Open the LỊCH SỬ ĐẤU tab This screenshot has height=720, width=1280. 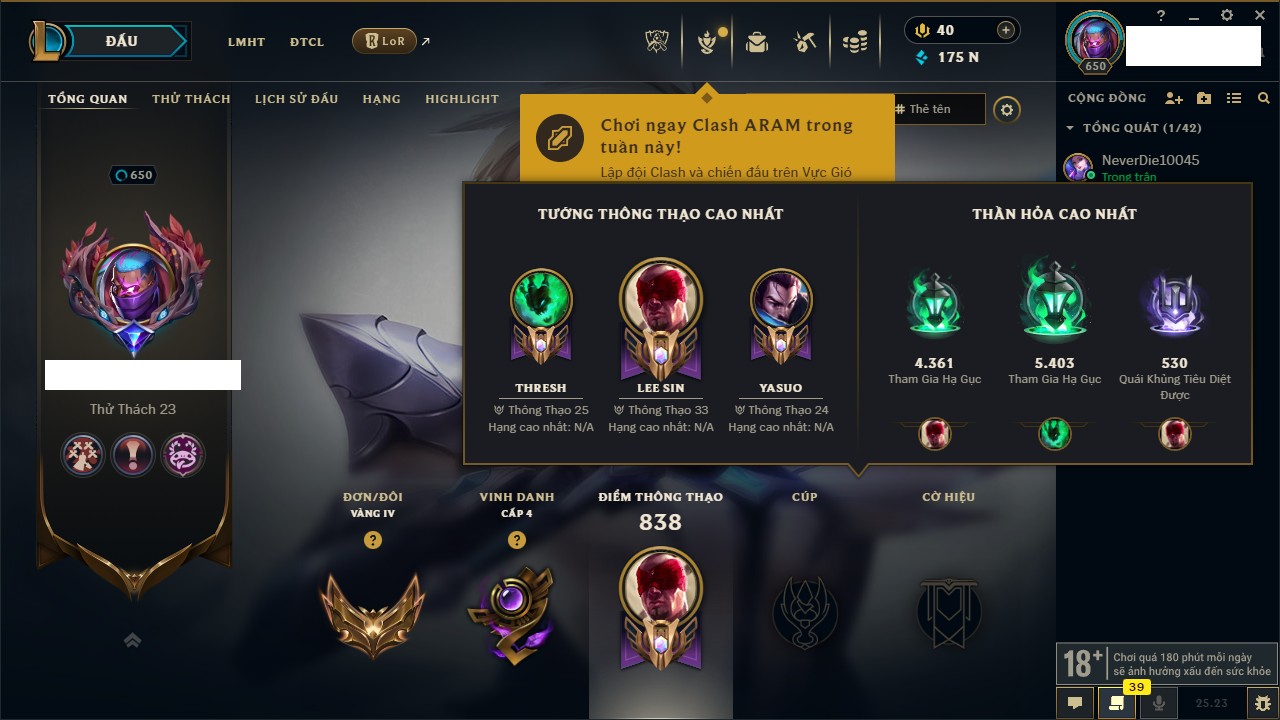pyautogui.click(x=296, y=99)
